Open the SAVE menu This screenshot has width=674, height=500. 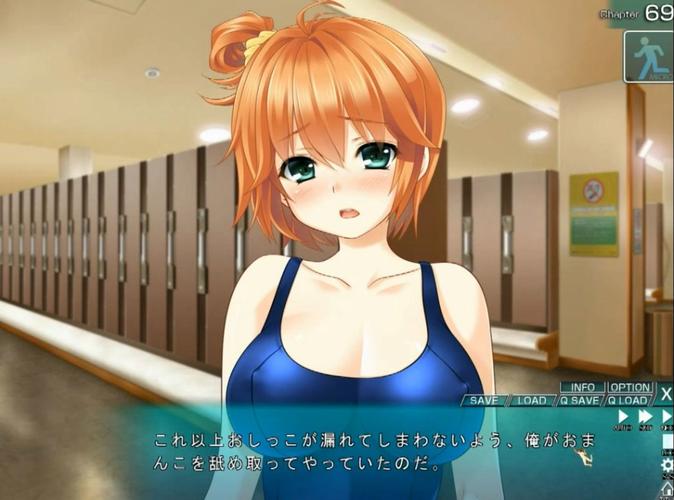pos(484,401)
